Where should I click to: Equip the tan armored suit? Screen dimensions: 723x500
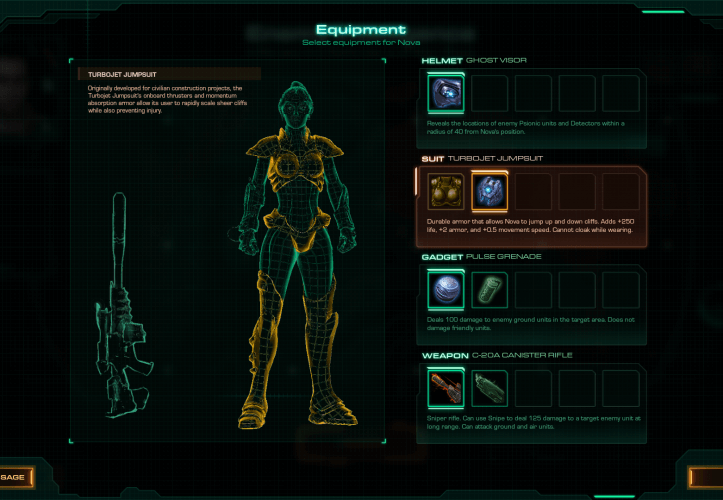coord(445,192)
